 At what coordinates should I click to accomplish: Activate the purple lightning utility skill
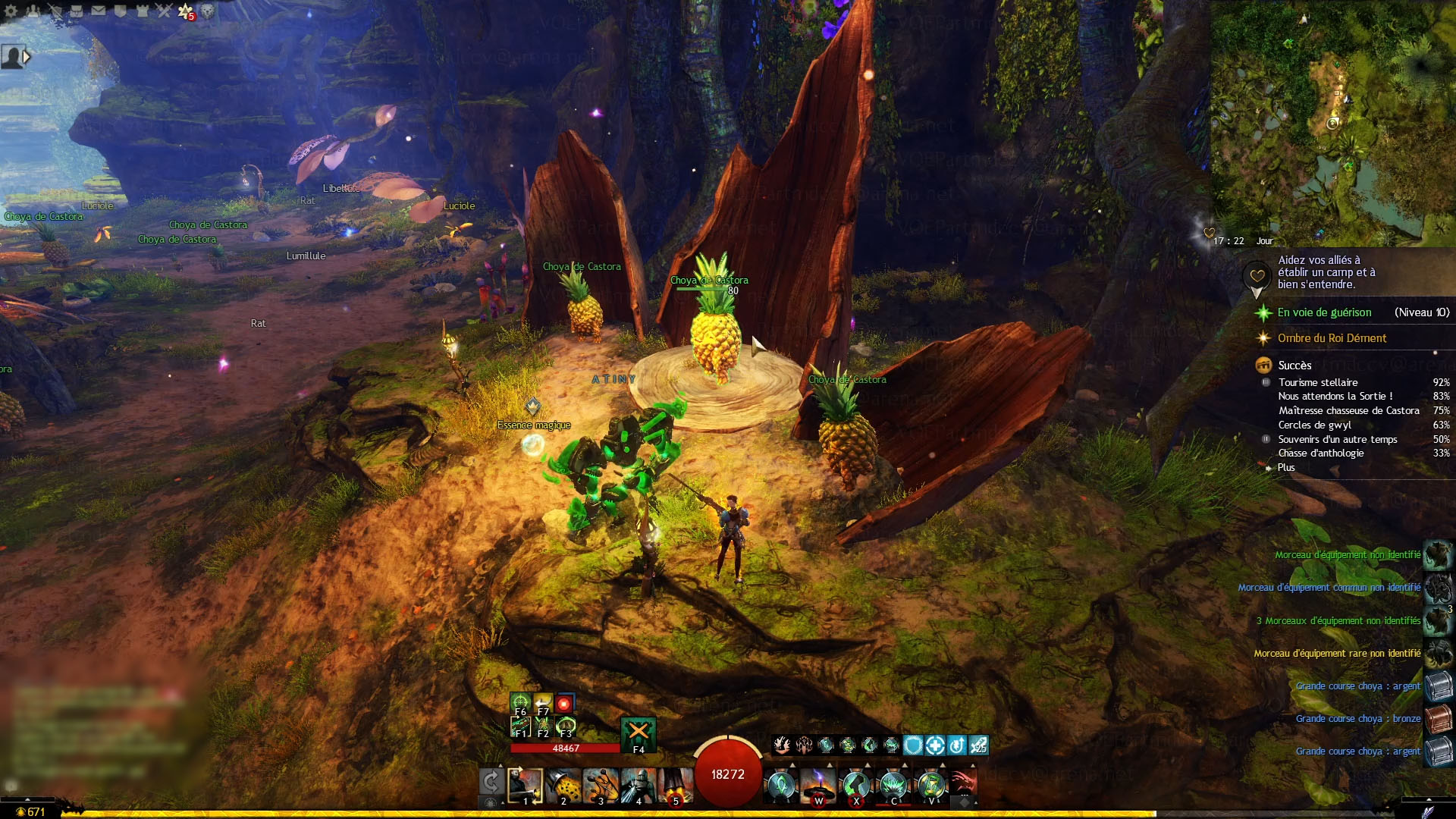coord(818,786)
